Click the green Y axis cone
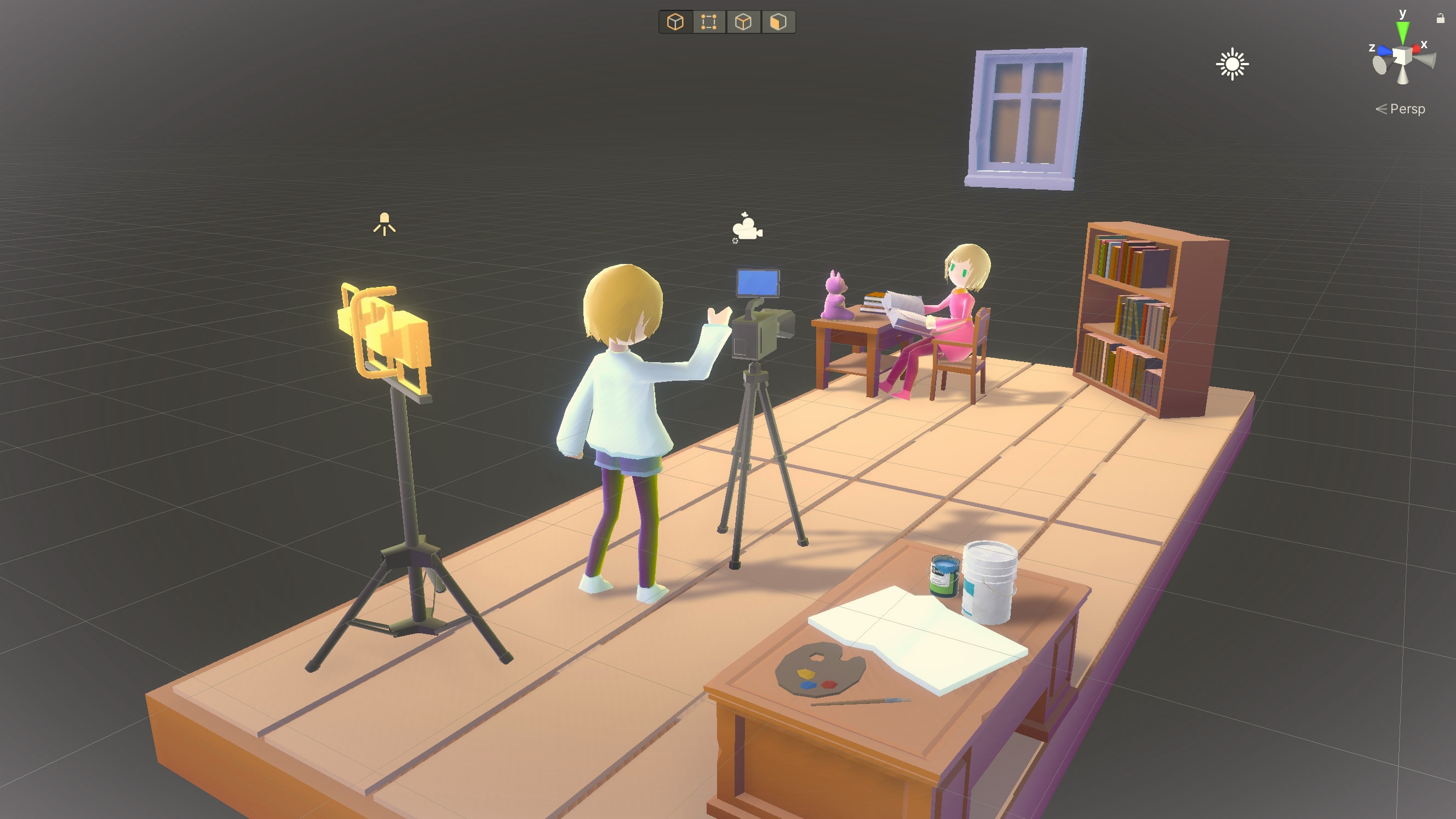 pyautogui.click(x=1402, y=32)
